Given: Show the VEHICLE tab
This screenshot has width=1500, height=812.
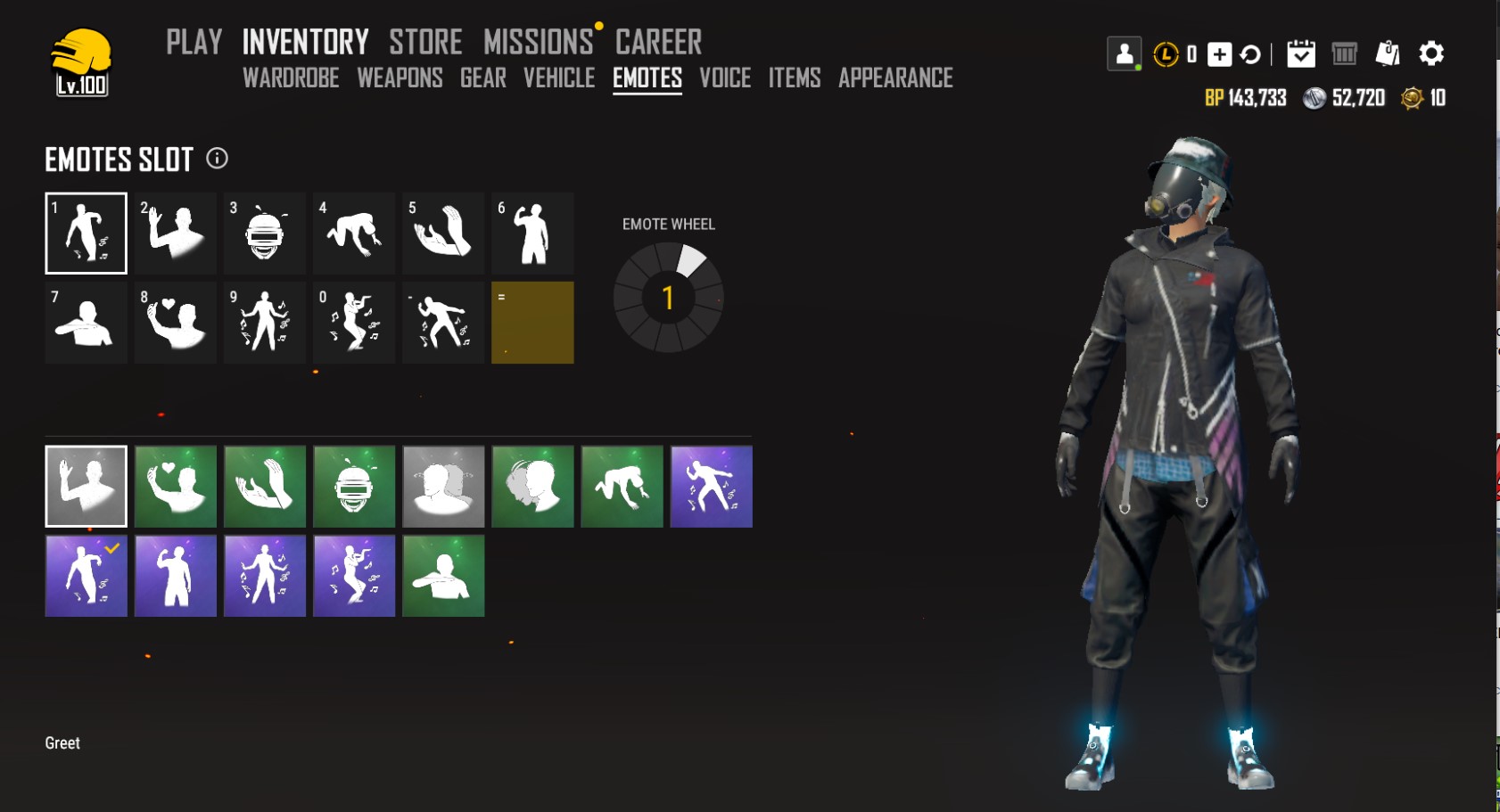Looking at the screenshot, I should click(x=559, y=78).
